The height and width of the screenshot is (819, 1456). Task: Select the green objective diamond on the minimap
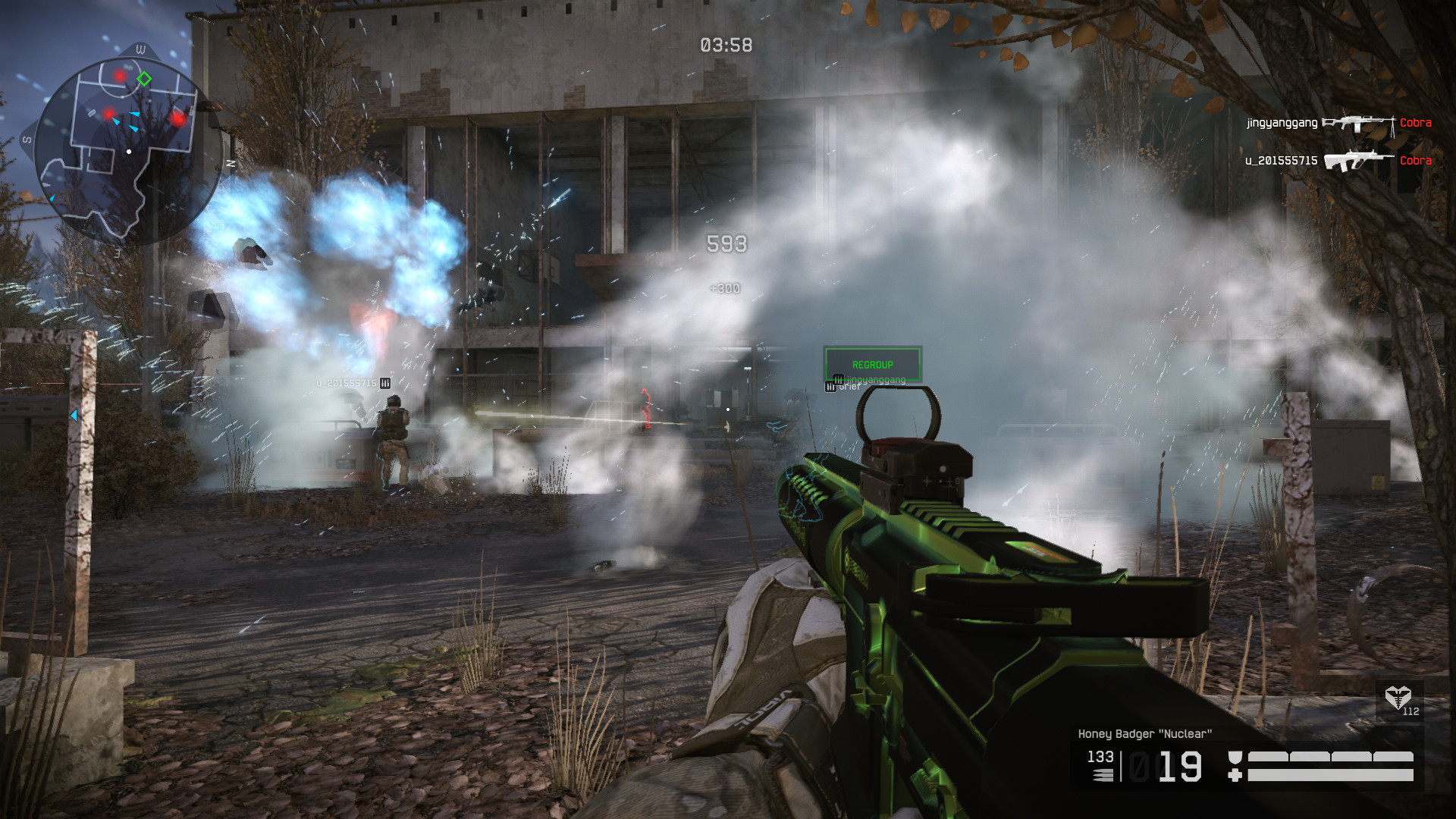(x=146, y=78)
